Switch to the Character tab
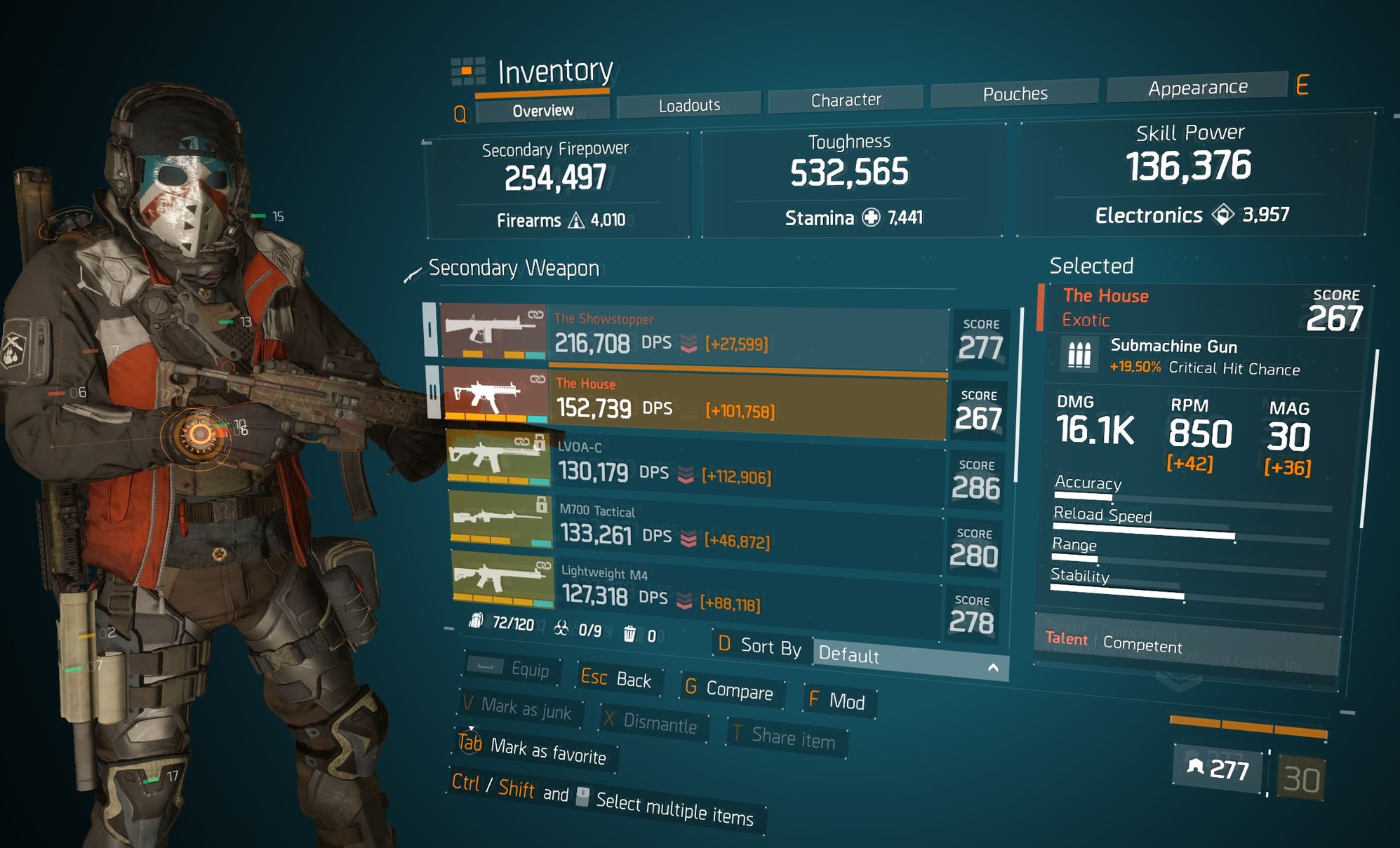Image resolution: width=1400 pixels, height=848 pixels. 846,100
